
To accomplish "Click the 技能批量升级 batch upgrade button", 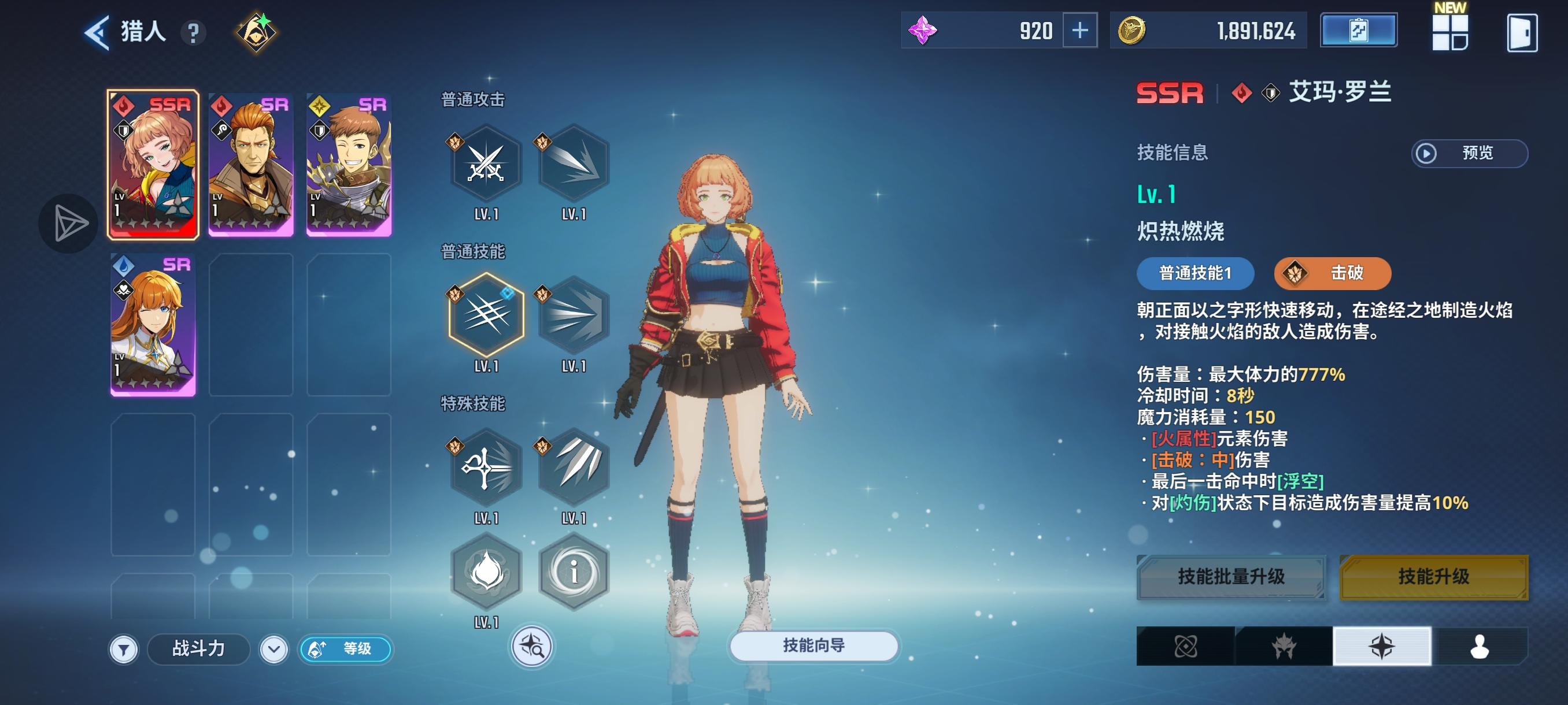I will pyautogui.click(x=1231, y=577).
